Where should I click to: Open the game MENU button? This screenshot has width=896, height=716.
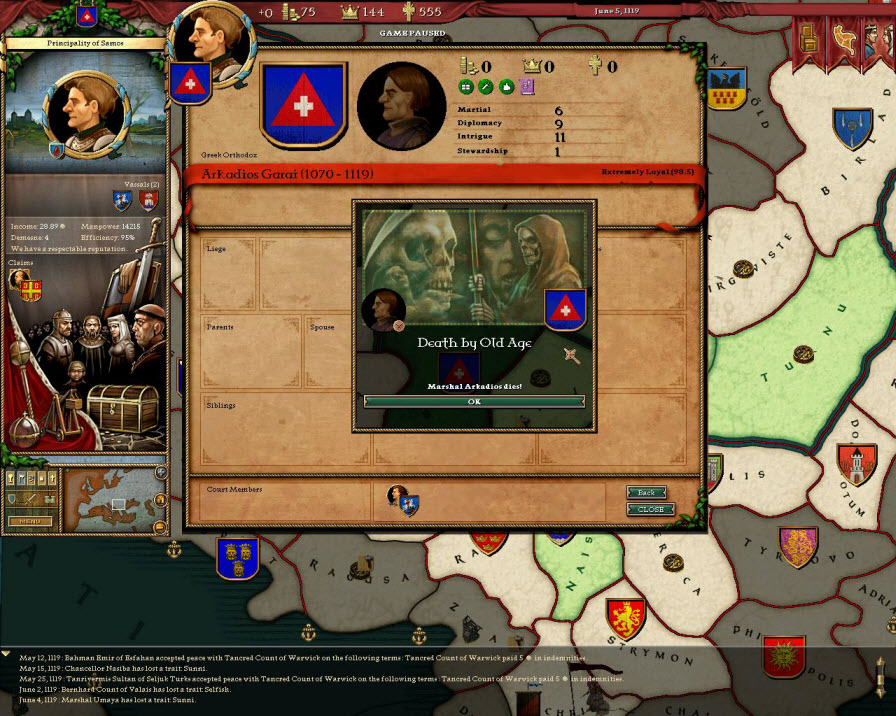pyautogui.click(x=30, y=521)
